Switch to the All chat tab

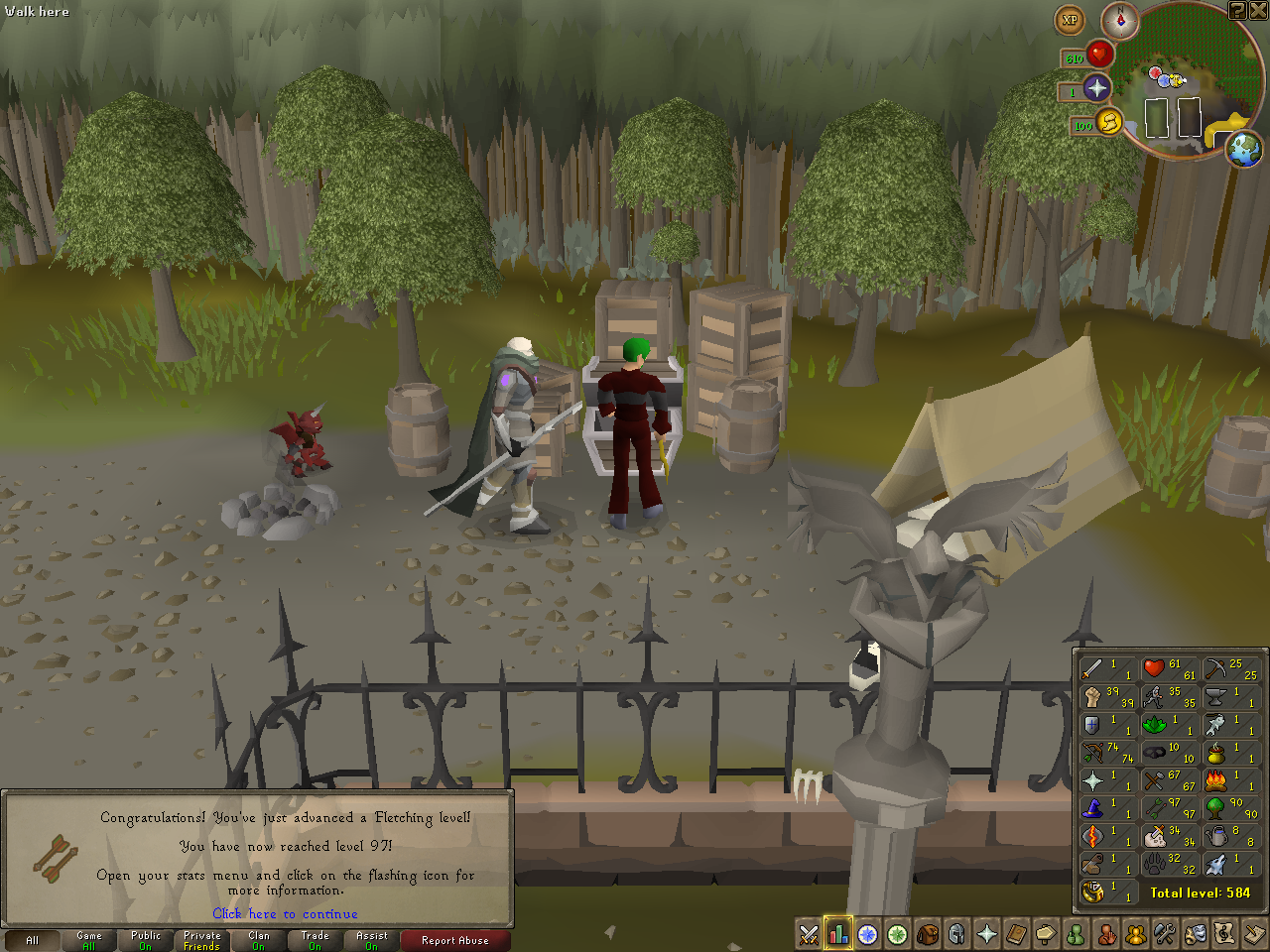click(33, 940)
